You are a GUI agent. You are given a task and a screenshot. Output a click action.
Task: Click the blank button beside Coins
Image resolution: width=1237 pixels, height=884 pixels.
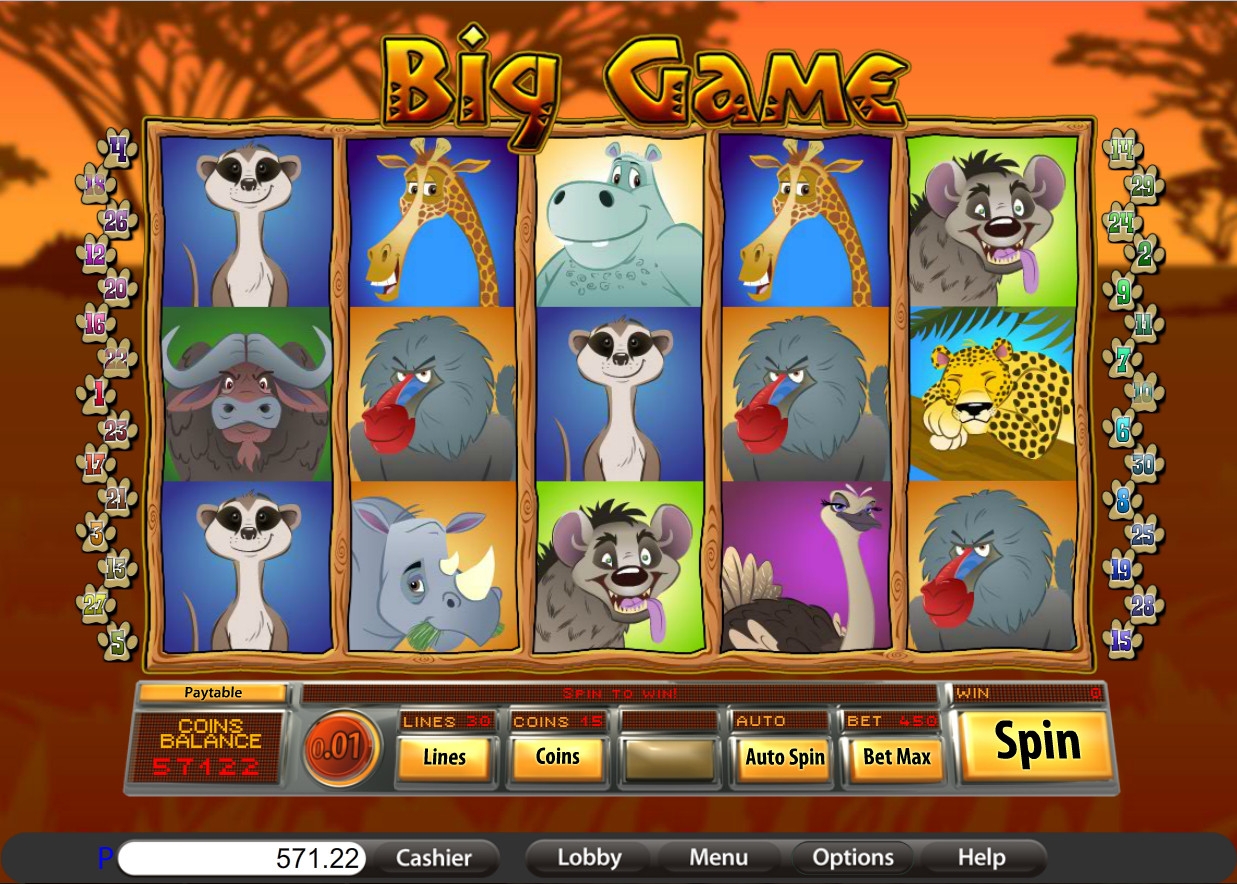(x=670, y=758)
